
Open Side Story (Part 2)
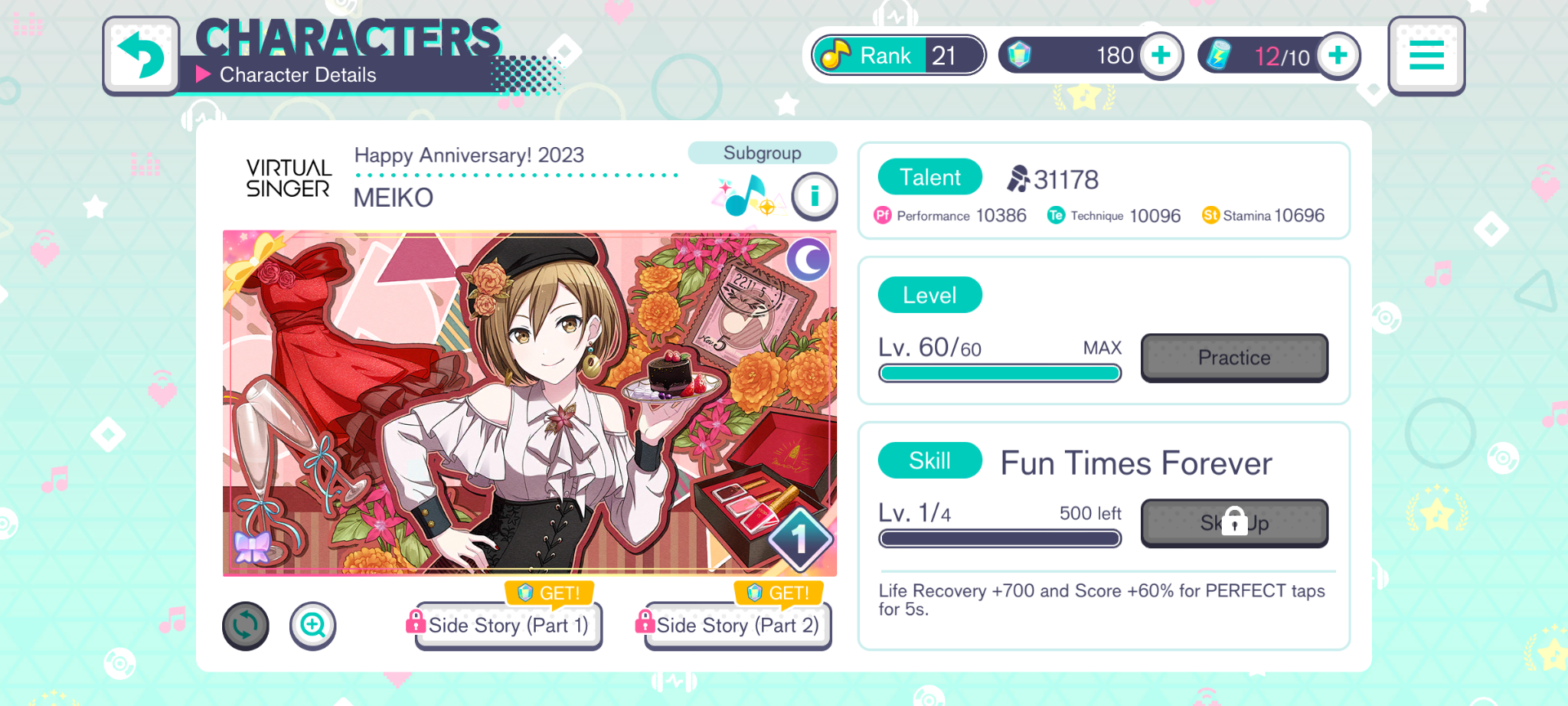pos(736,625)
